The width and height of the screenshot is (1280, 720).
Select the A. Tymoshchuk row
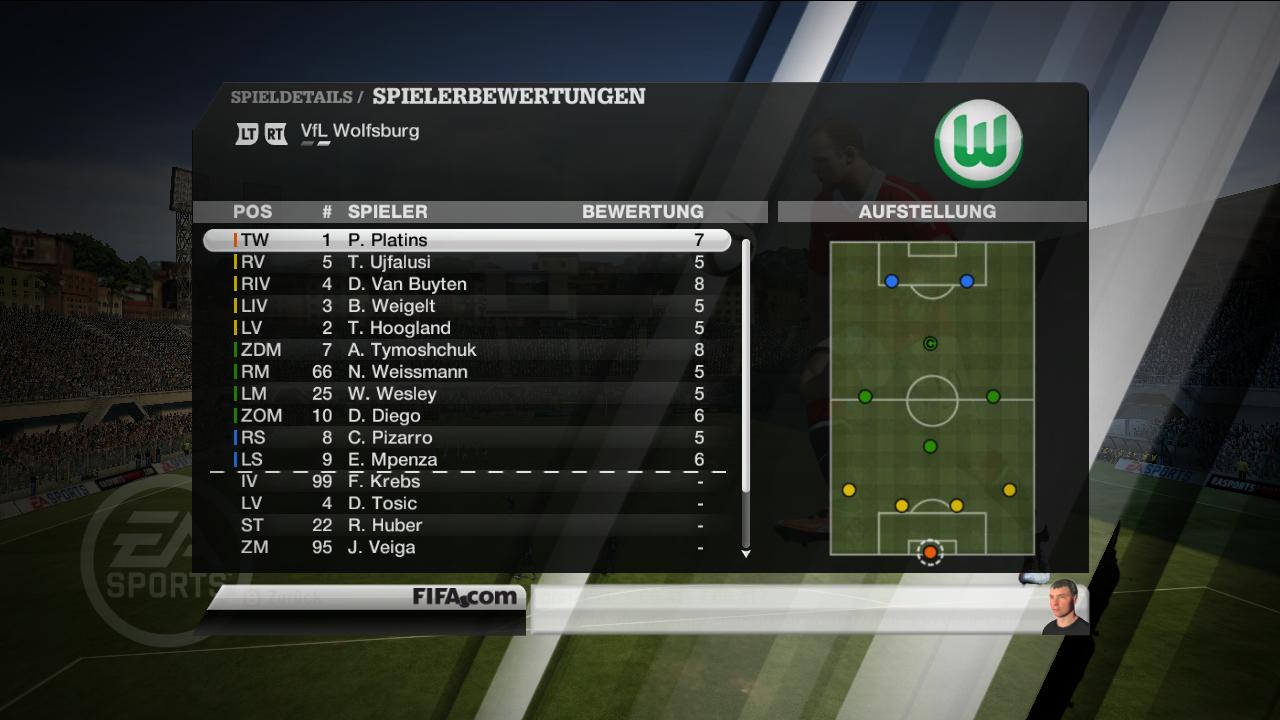466,350
